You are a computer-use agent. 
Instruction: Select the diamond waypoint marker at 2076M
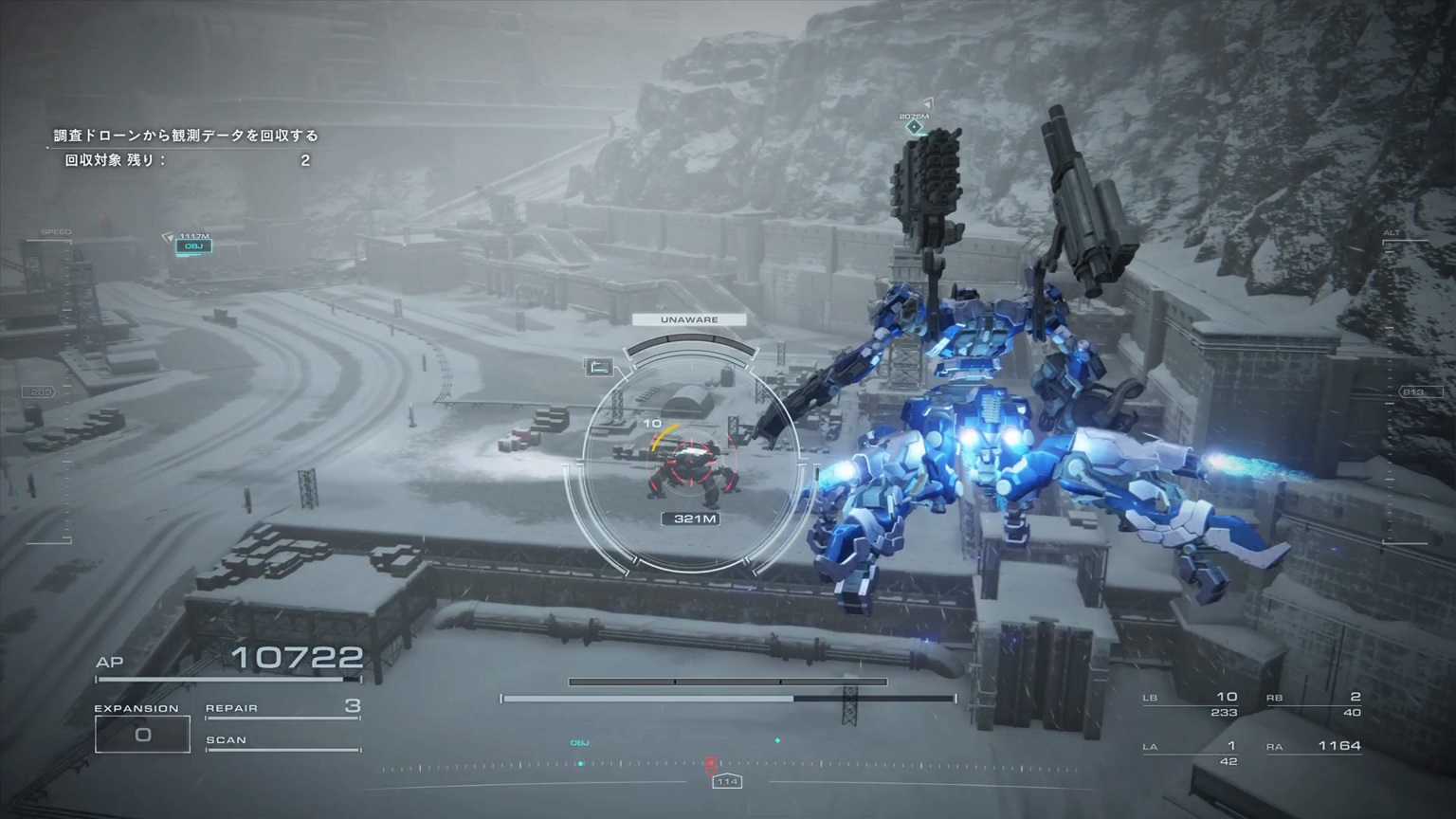pyautogui.click(x=914, y=127)
